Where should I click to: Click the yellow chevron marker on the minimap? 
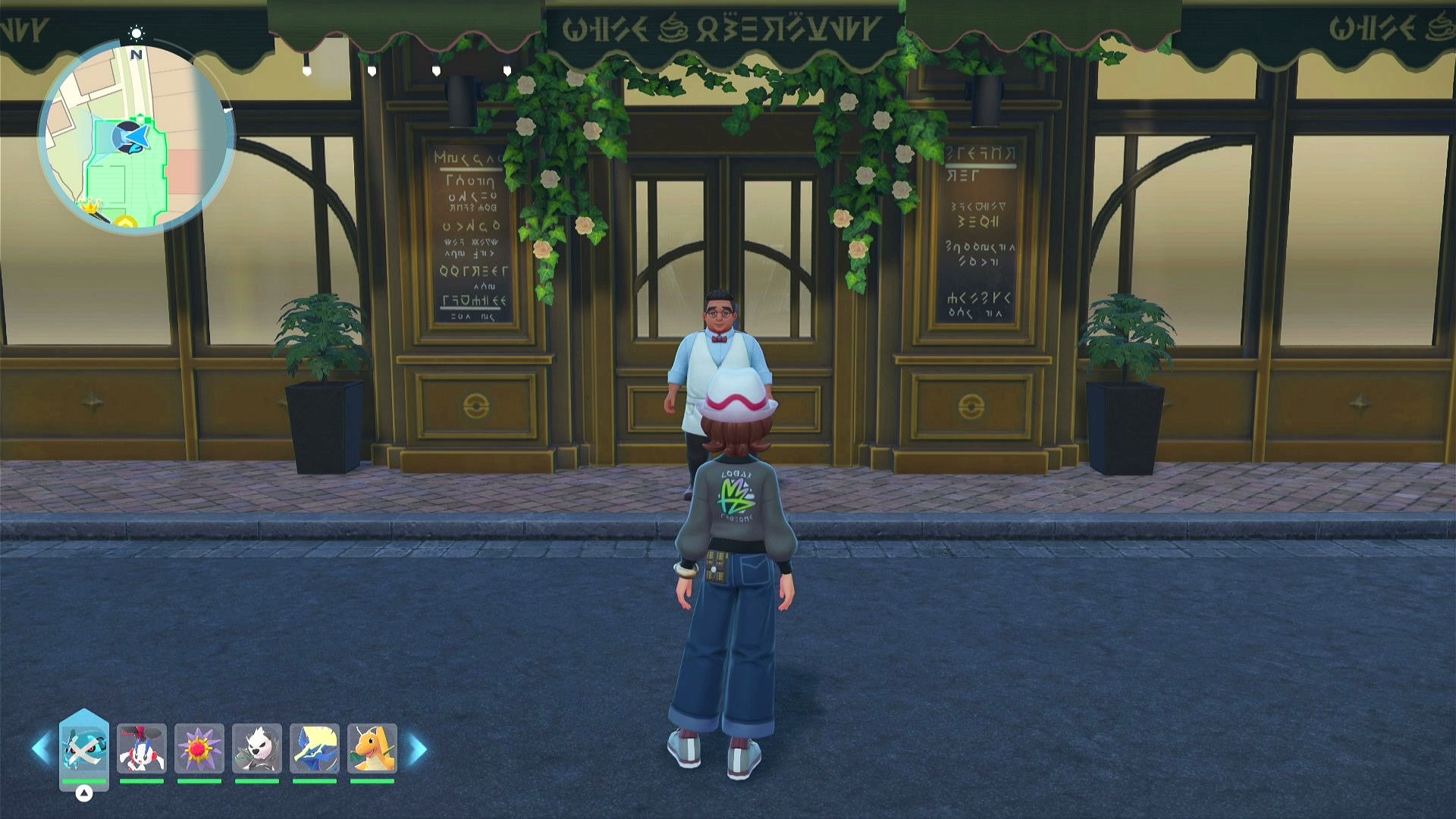click(x=126, y=222)
